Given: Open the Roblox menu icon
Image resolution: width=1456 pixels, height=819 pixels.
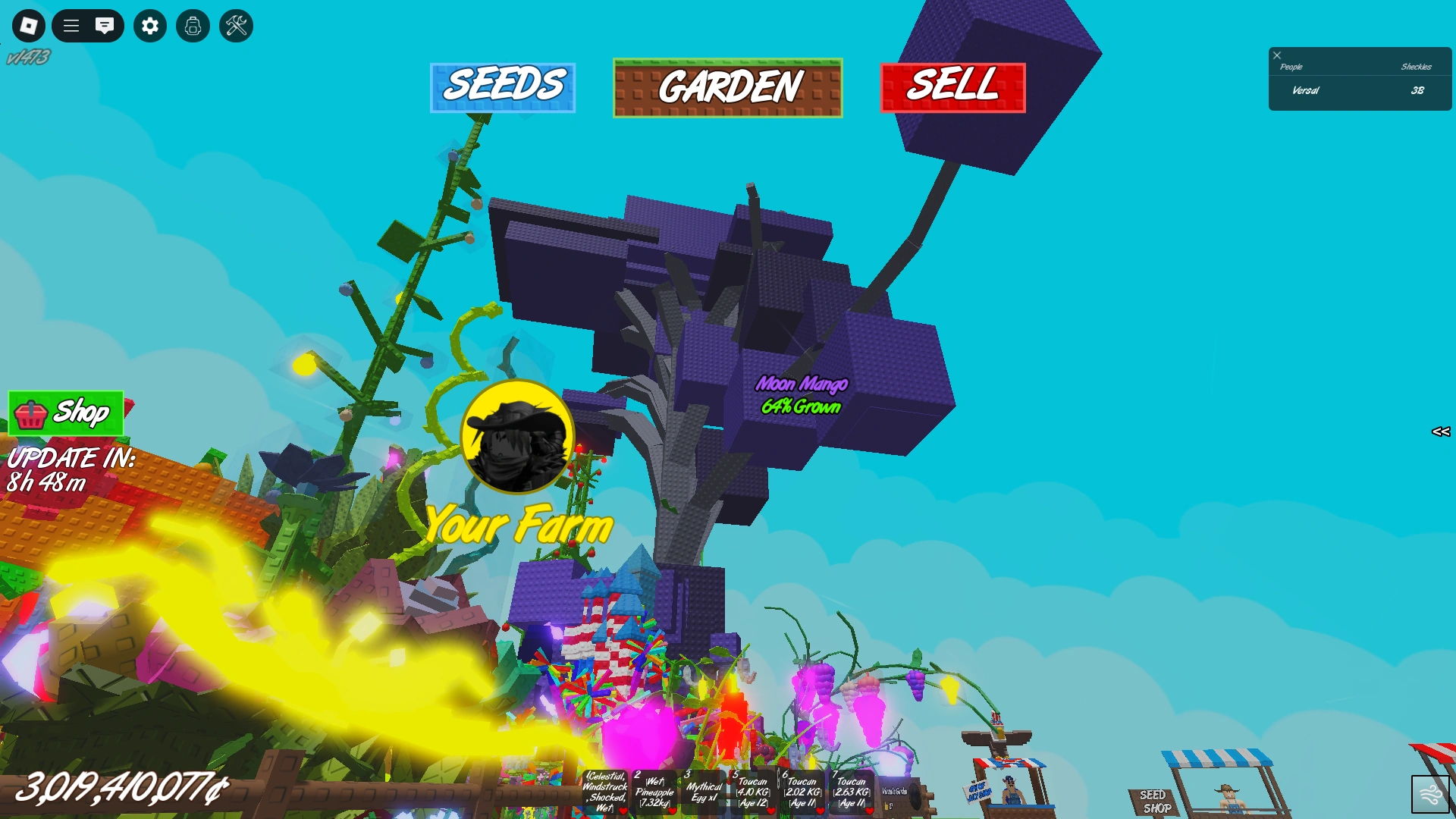Looking at the screenshot, I should coord(28,26).
